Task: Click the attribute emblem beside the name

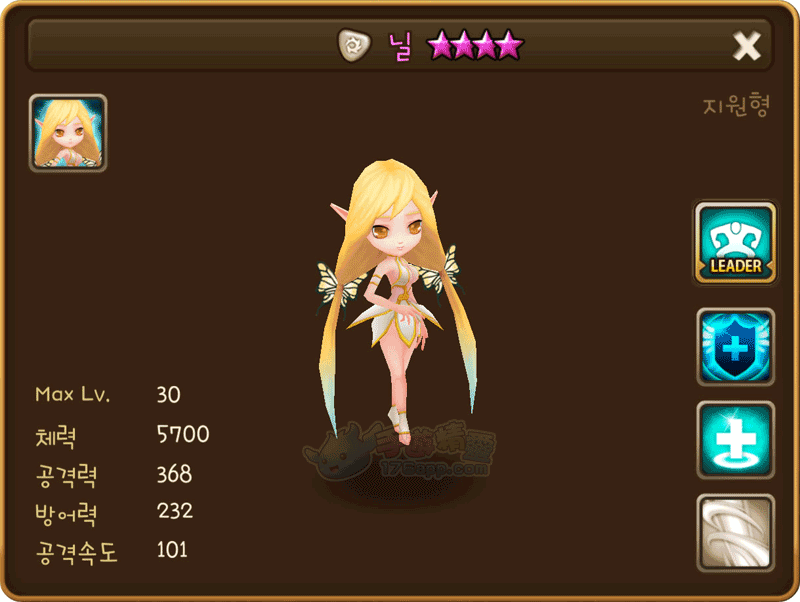Action: tap(352, 45)
